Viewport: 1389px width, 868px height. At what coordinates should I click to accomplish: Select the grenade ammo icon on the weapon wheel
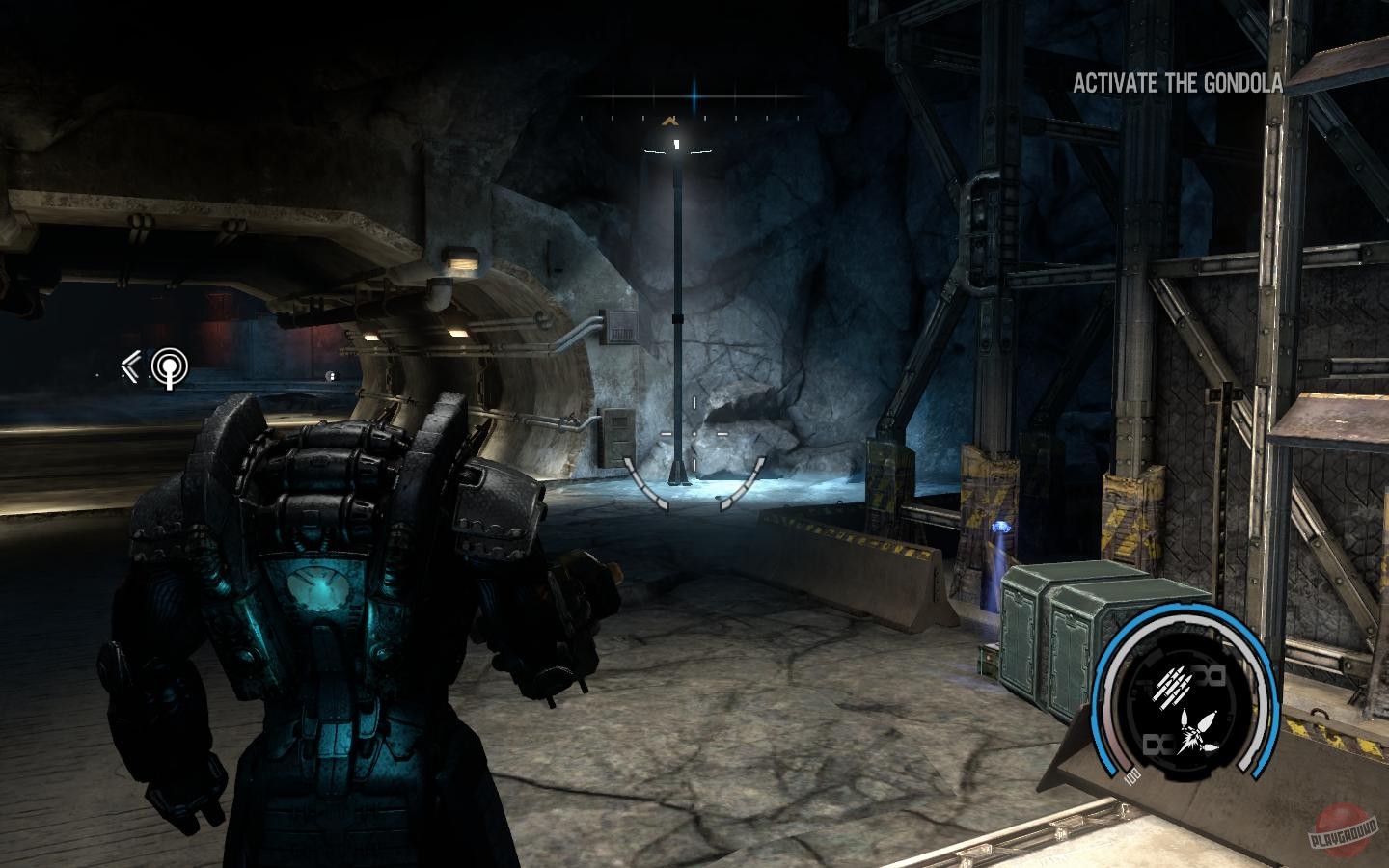pos(1199,730)
